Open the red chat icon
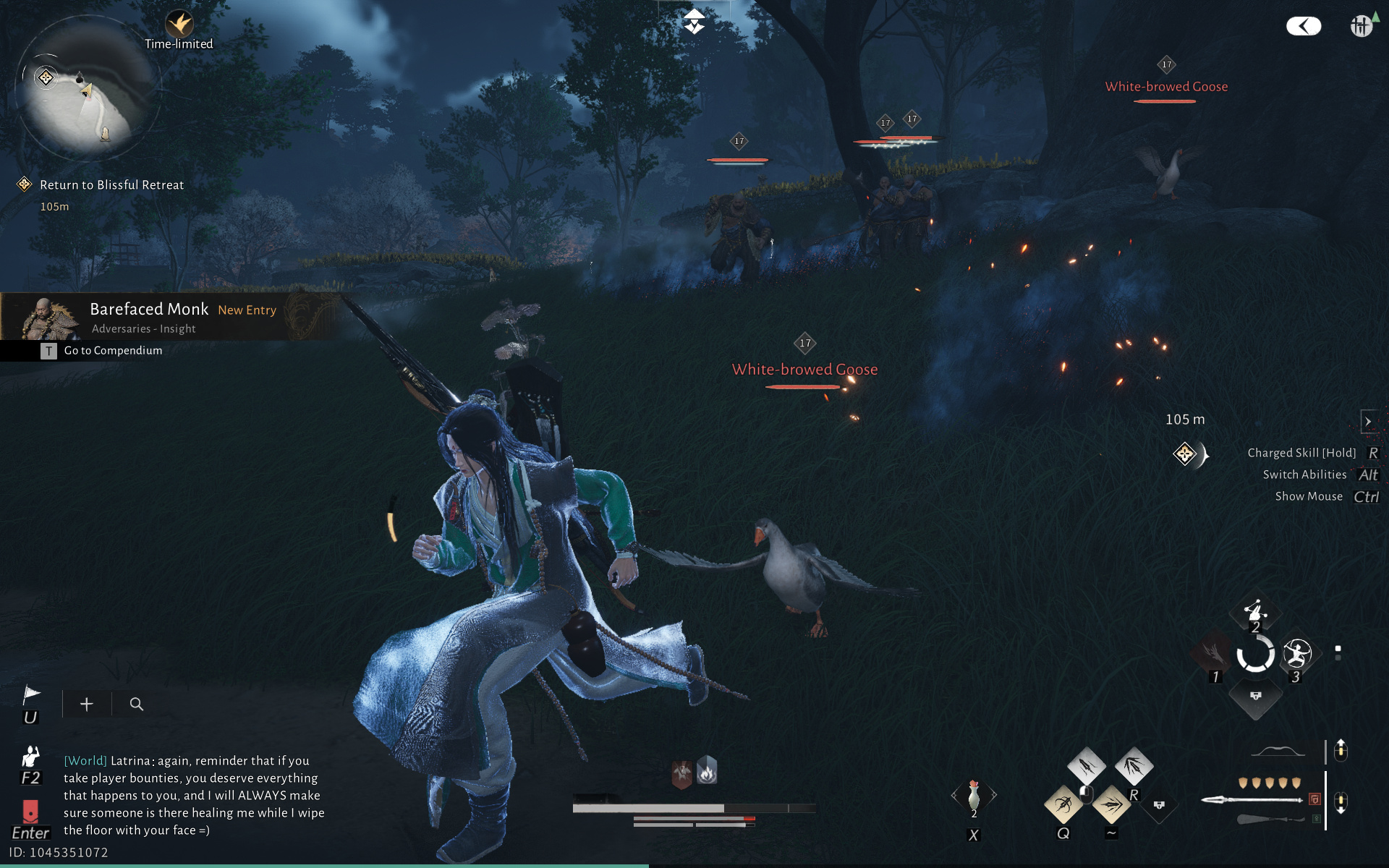The image size is (1389, 868). coord(30,811)
